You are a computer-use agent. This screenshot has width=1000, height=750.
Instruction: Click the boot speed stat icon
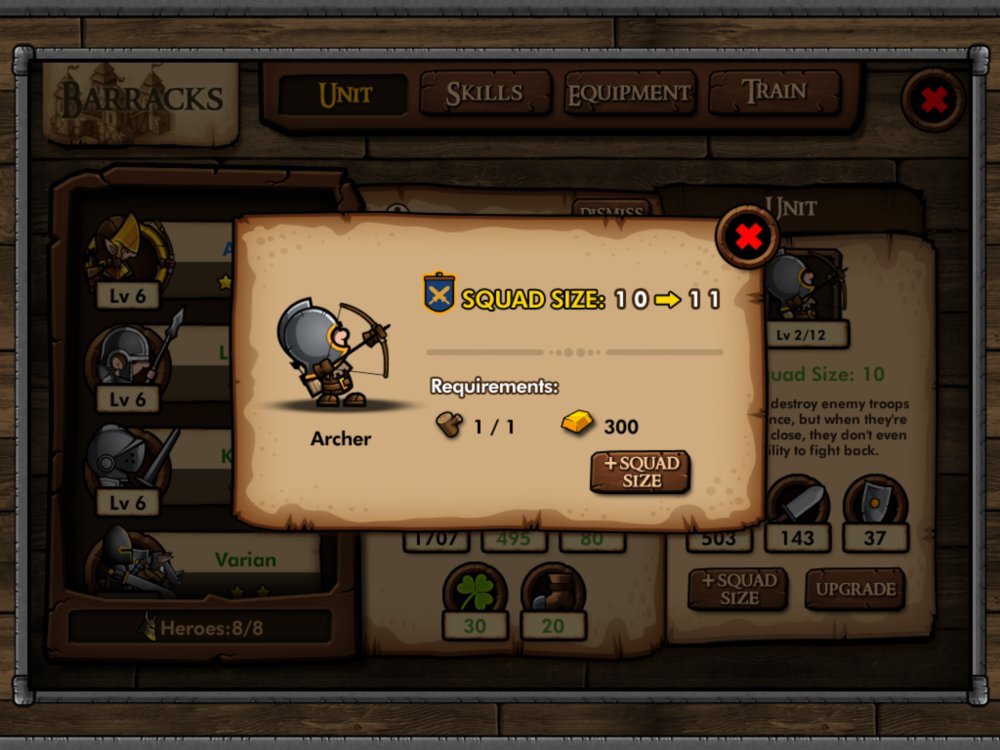click(552, 592)
